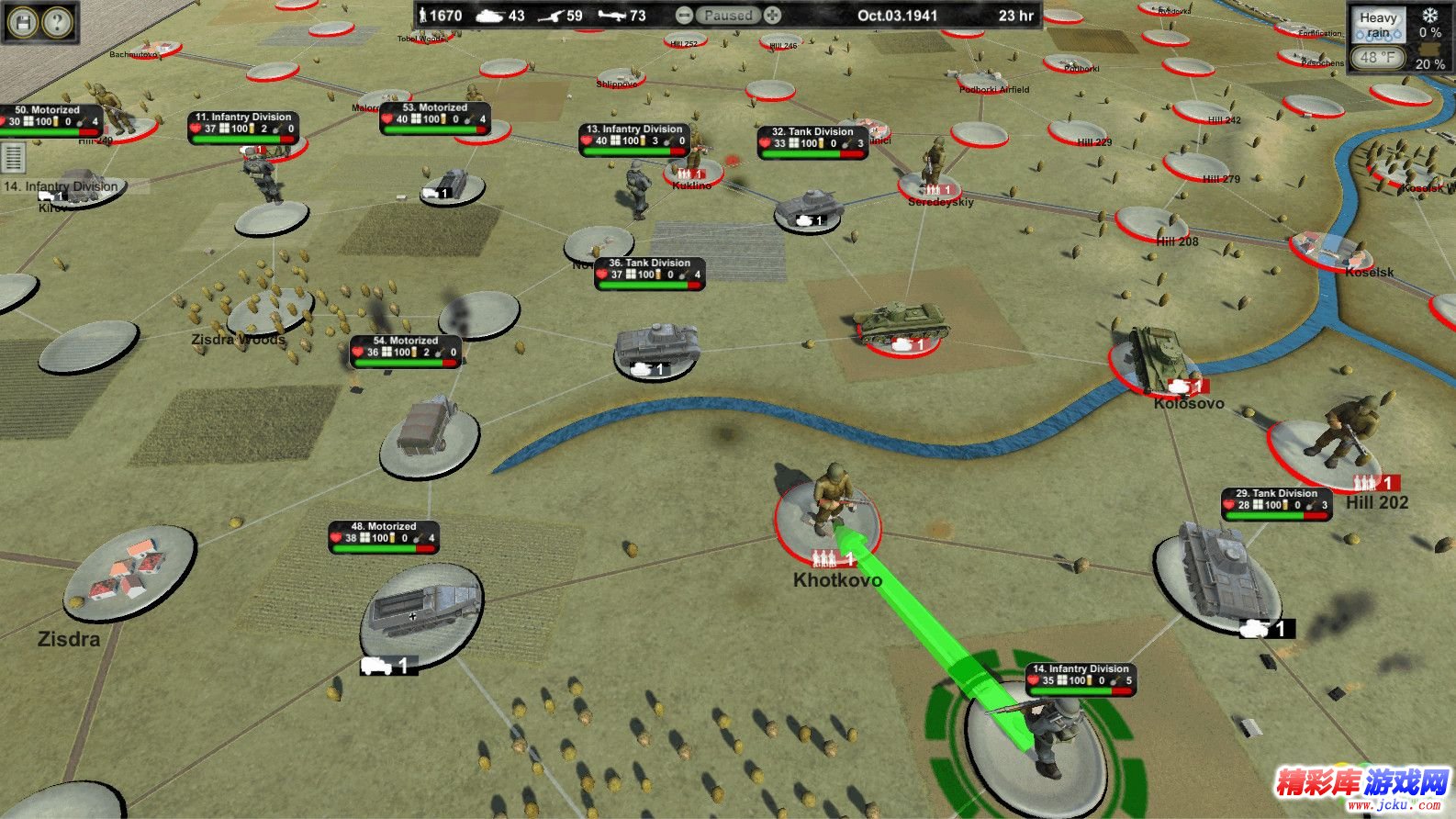
Task: Open the save game floppy disk button
Action: (24, 21)
